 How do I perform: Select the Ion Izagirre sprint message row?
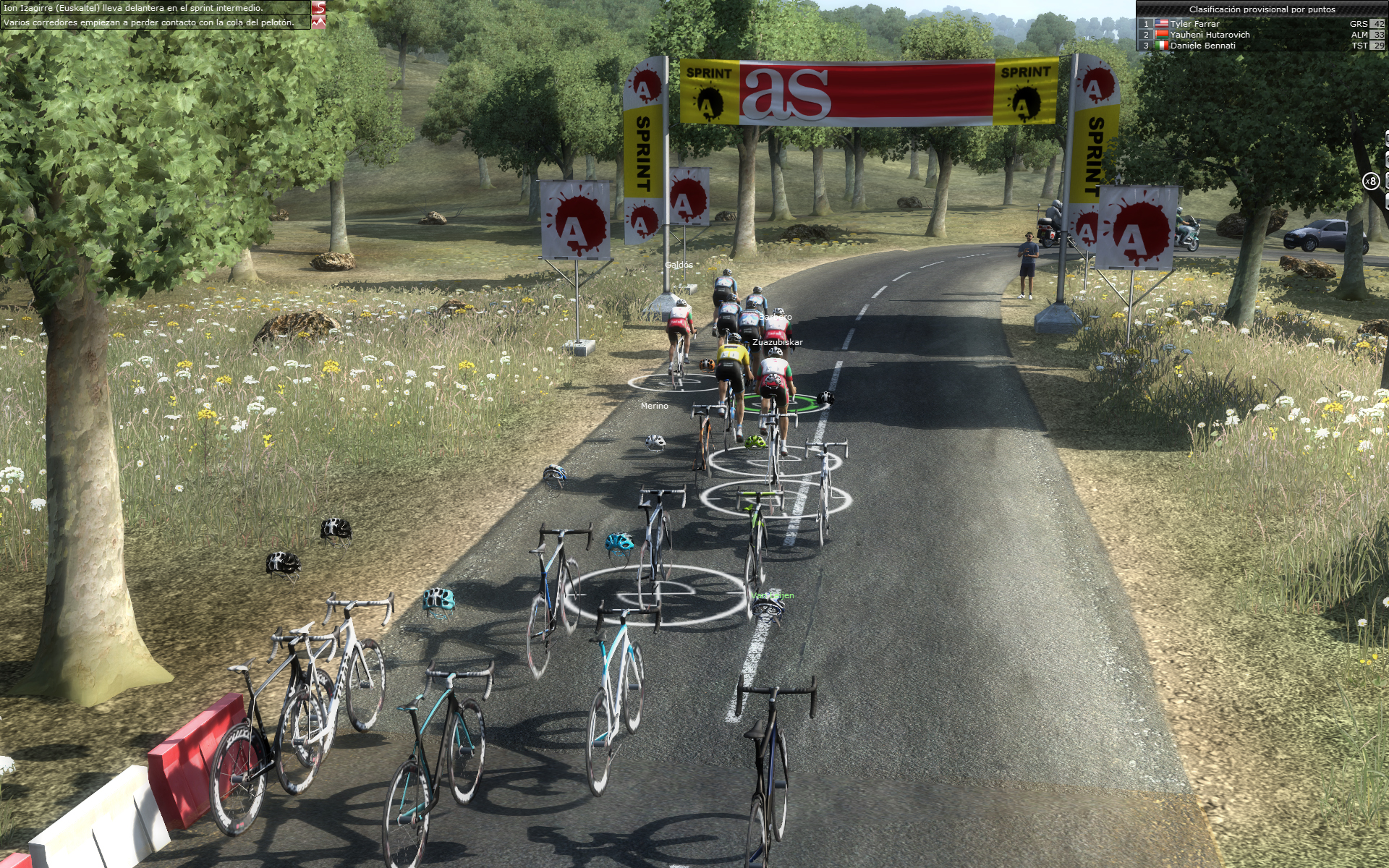tap(155, 8)
